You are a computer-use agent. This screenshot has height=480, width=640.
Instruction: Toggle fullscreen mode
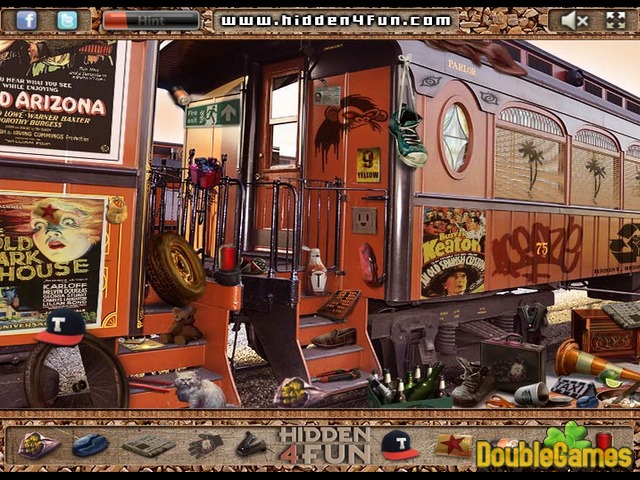coord(615,20)
